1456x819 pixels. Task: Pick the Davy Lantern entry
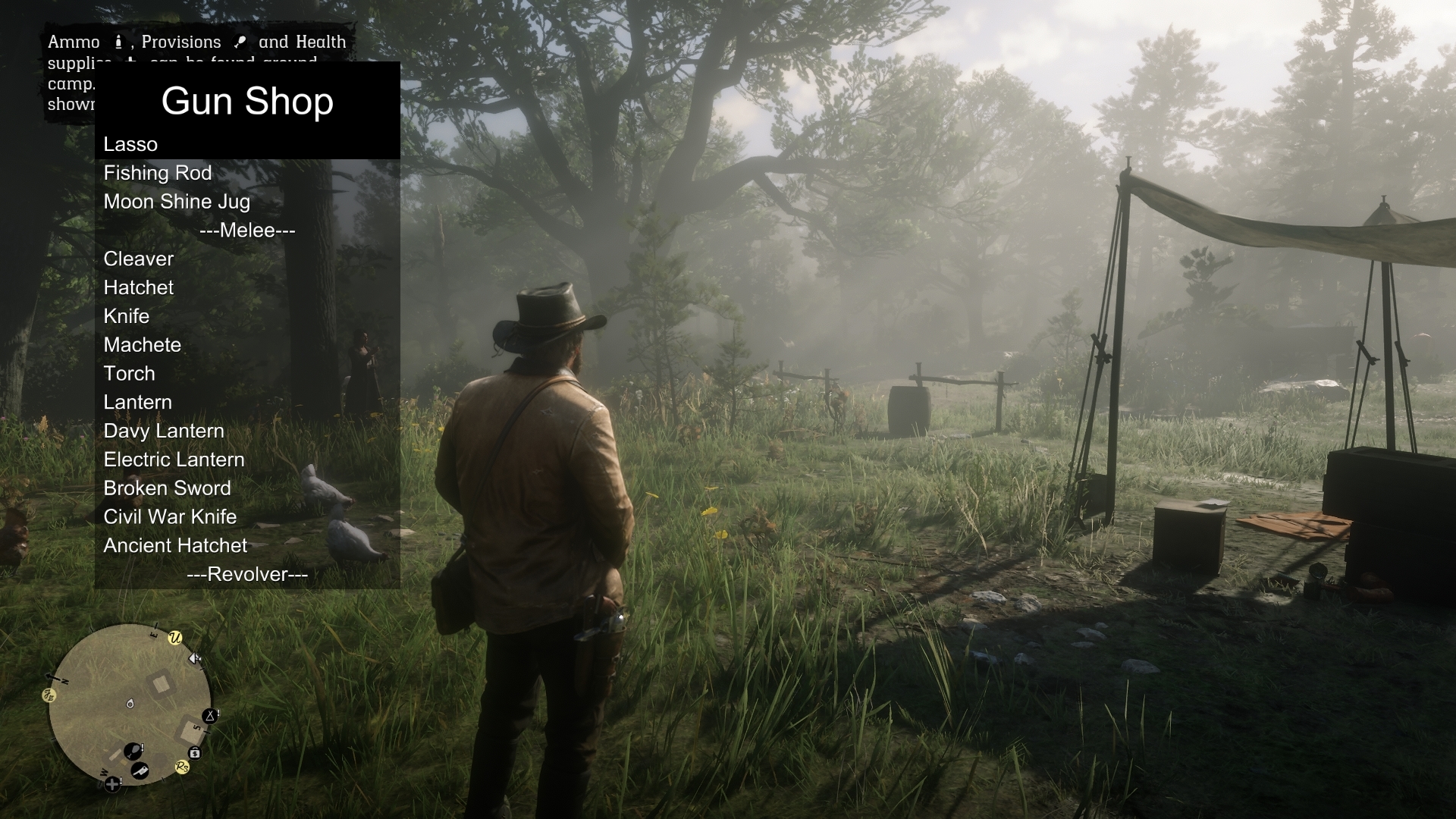[x=164, y=431]
